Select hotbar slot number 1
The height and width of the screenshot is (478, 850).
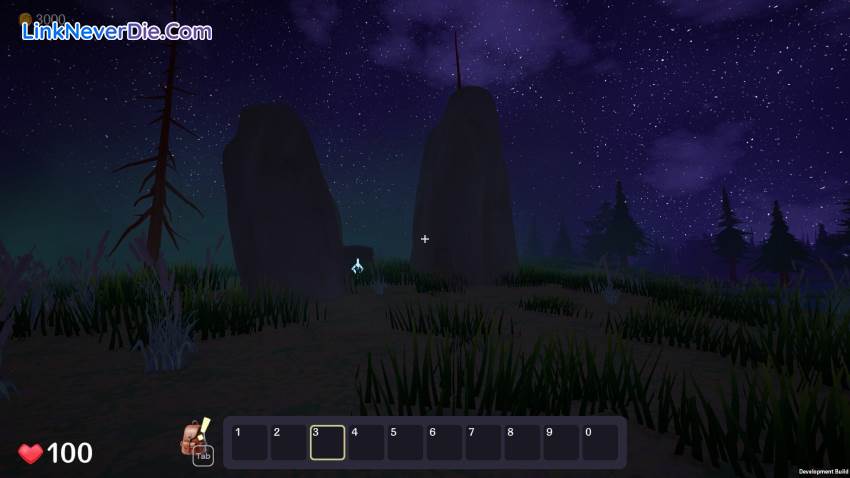point(249,442)
